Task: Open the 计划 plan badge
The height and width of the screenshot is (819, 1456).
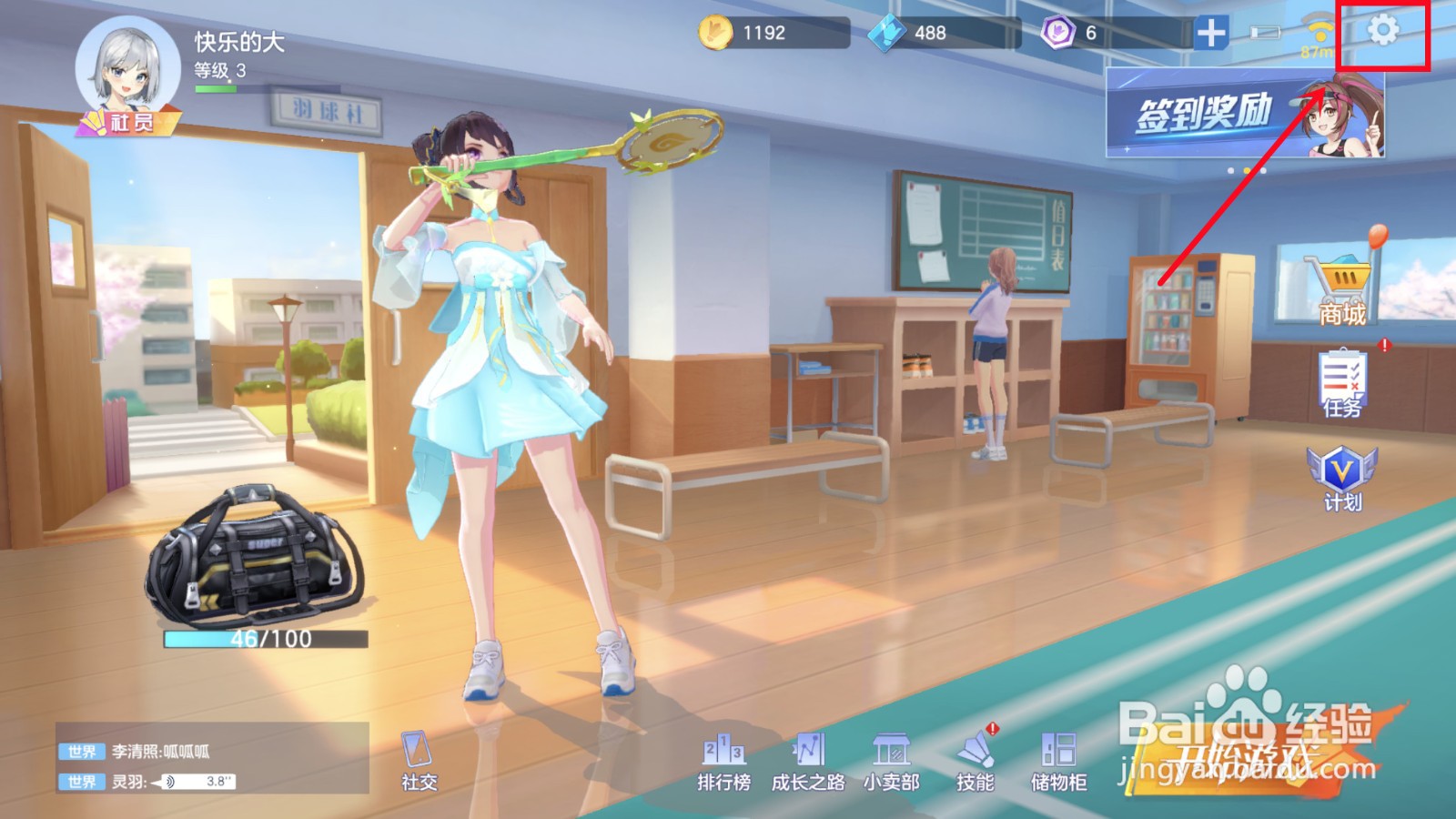Action: (1341, 478)
